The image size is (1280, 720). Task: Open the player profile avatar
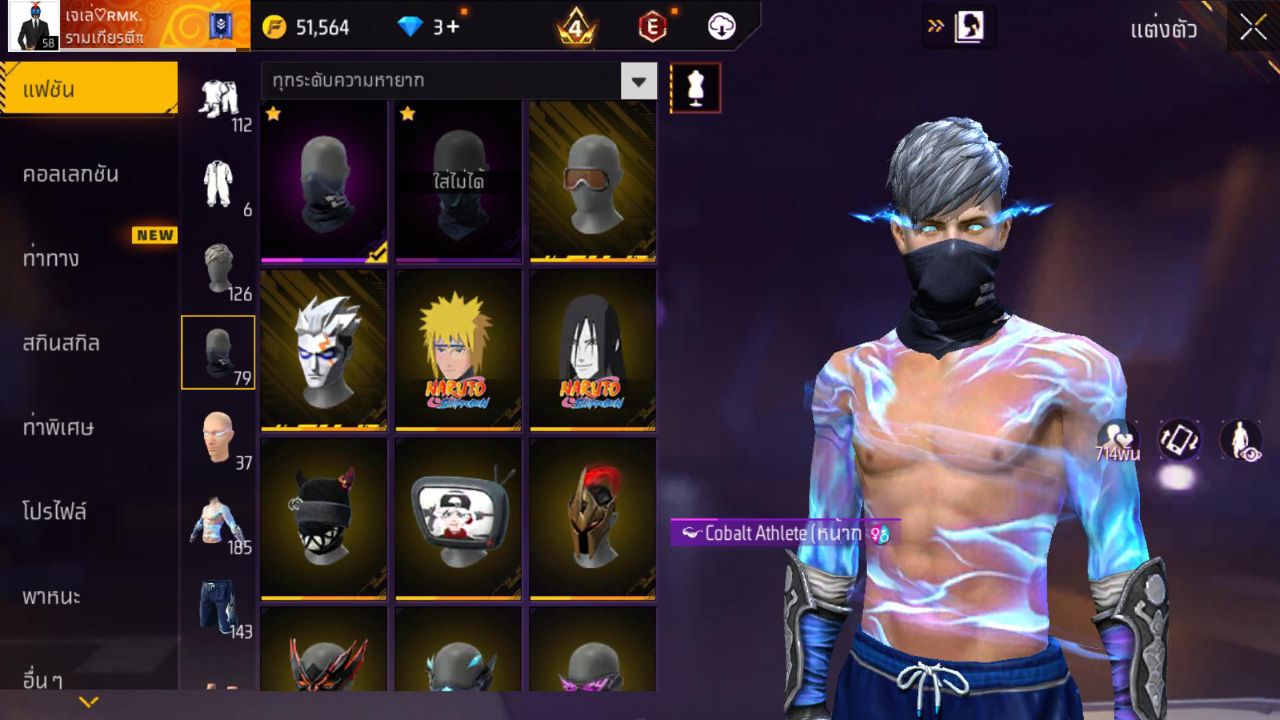(x=34, y=26)
